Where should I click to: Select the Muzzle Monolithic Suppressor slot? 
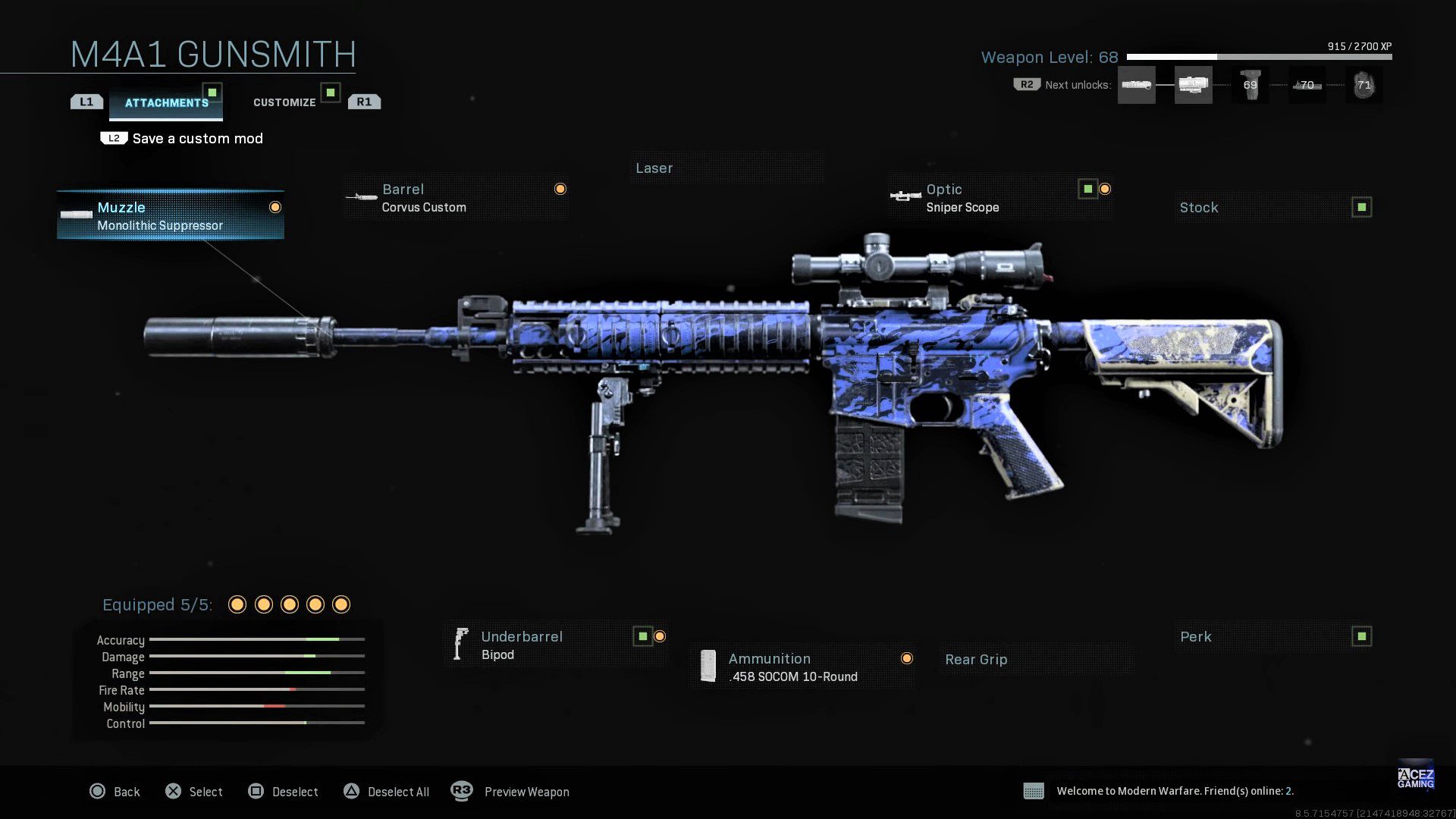pos(171,215)
